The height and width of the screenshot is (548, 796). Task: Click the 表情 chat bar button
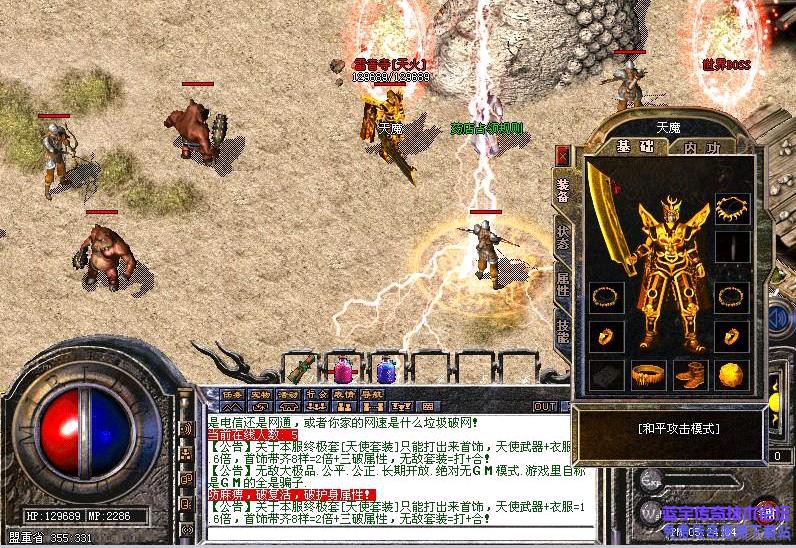tap(343, 394)
